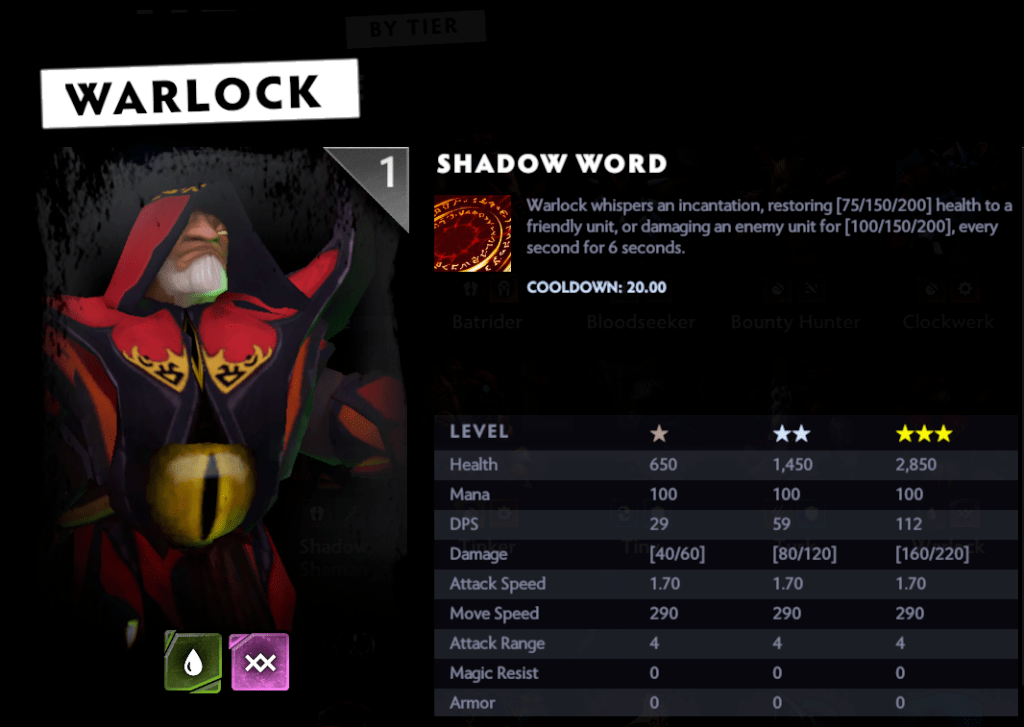Select the green blood drop alliance icon
The width and height of the screenshot is (1024, 727).
point(193,662)
